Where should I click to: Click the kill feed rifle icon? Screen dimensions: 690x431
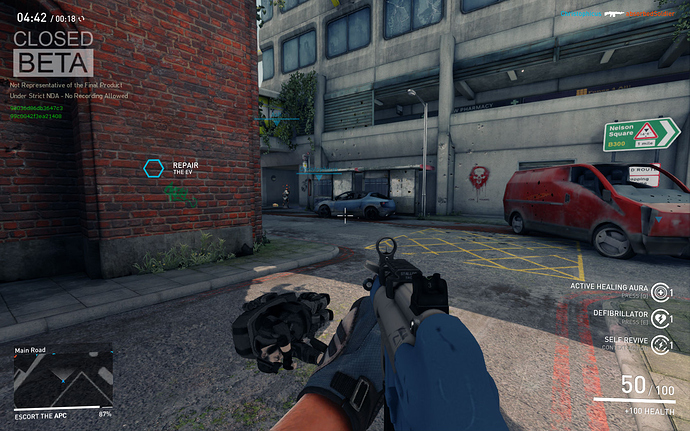click(615, 14)
